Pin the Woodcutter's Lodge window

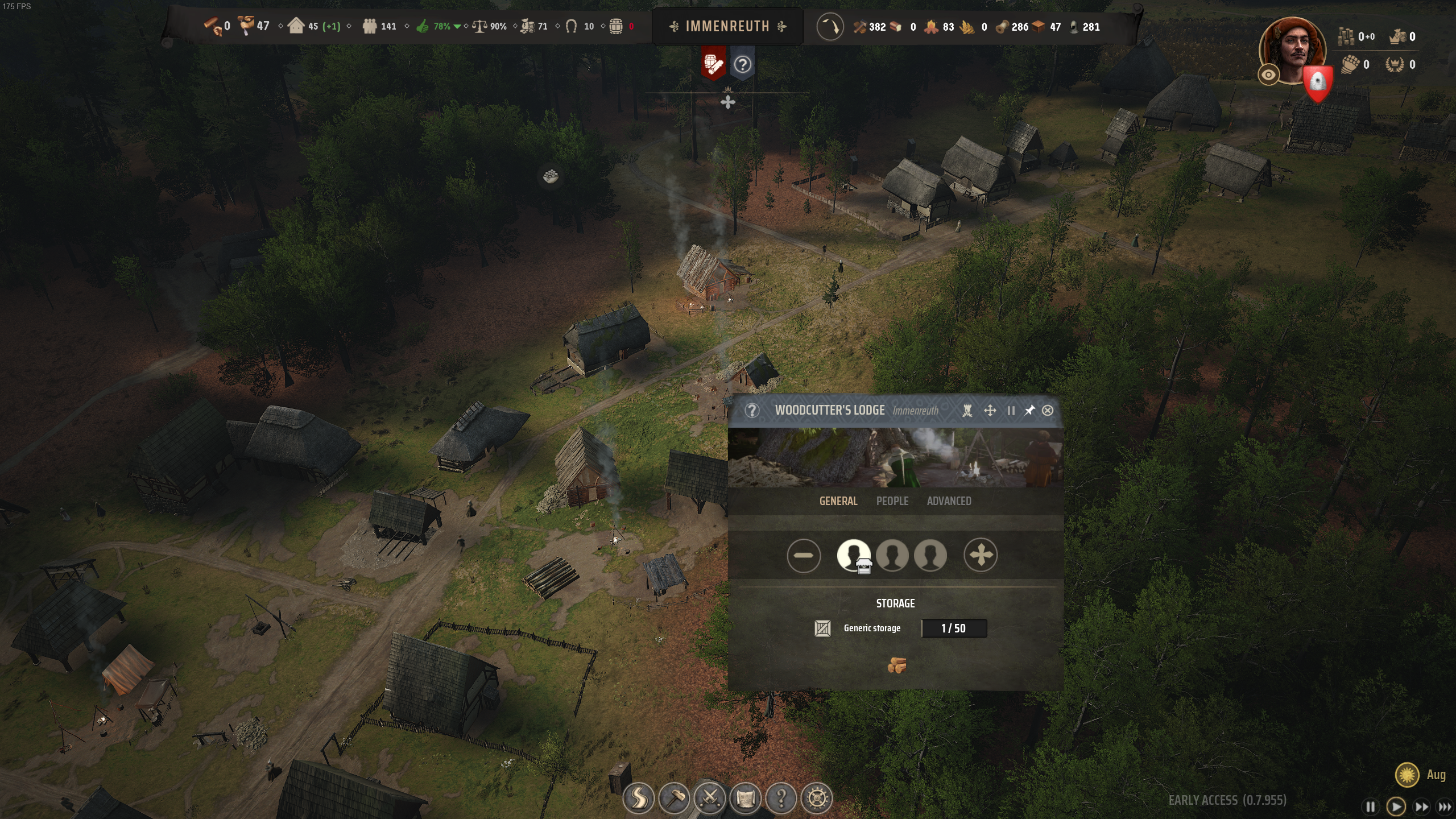coord(1029,411)
